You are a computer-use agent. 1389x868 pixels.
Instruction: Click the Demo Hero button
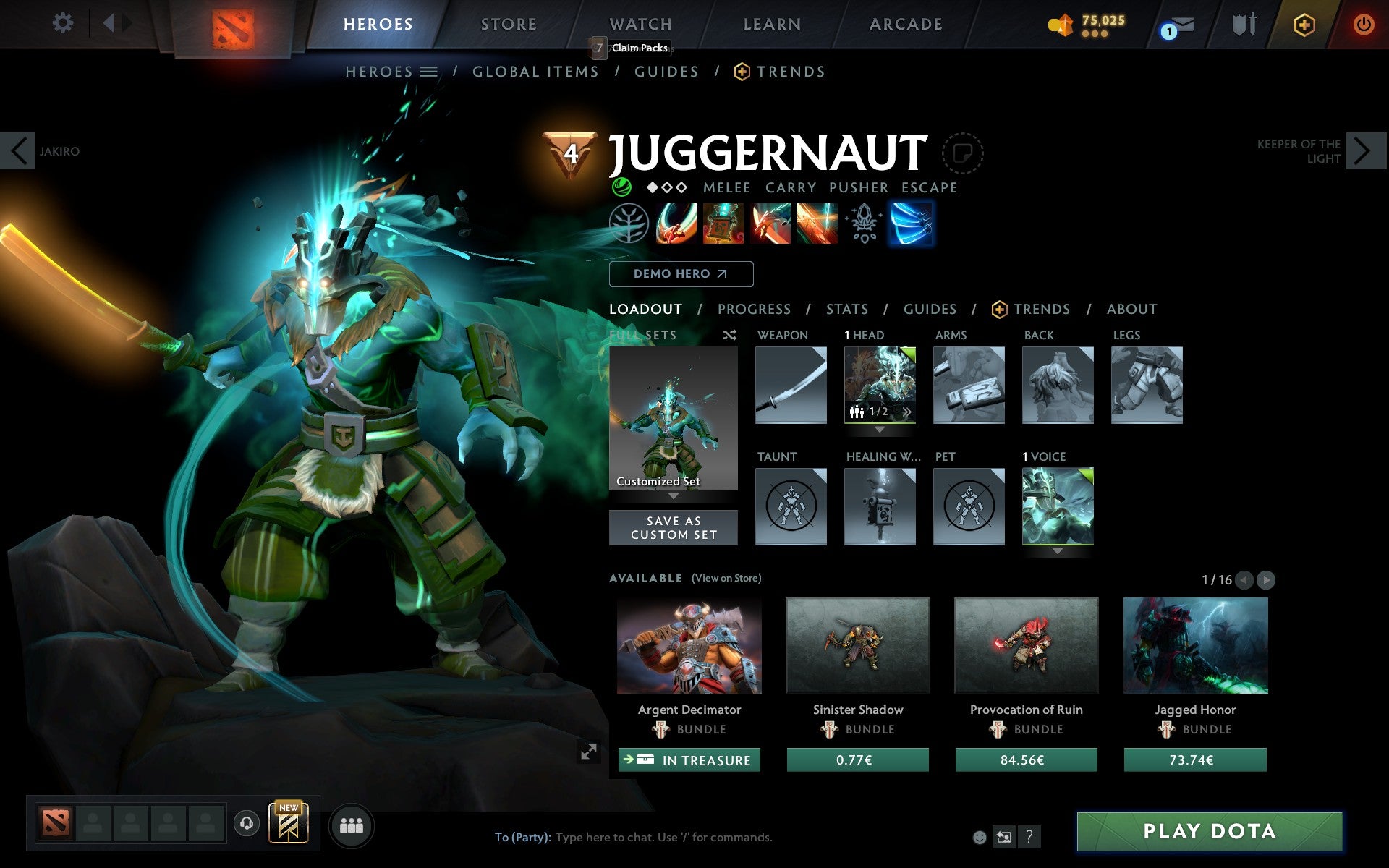681,274
